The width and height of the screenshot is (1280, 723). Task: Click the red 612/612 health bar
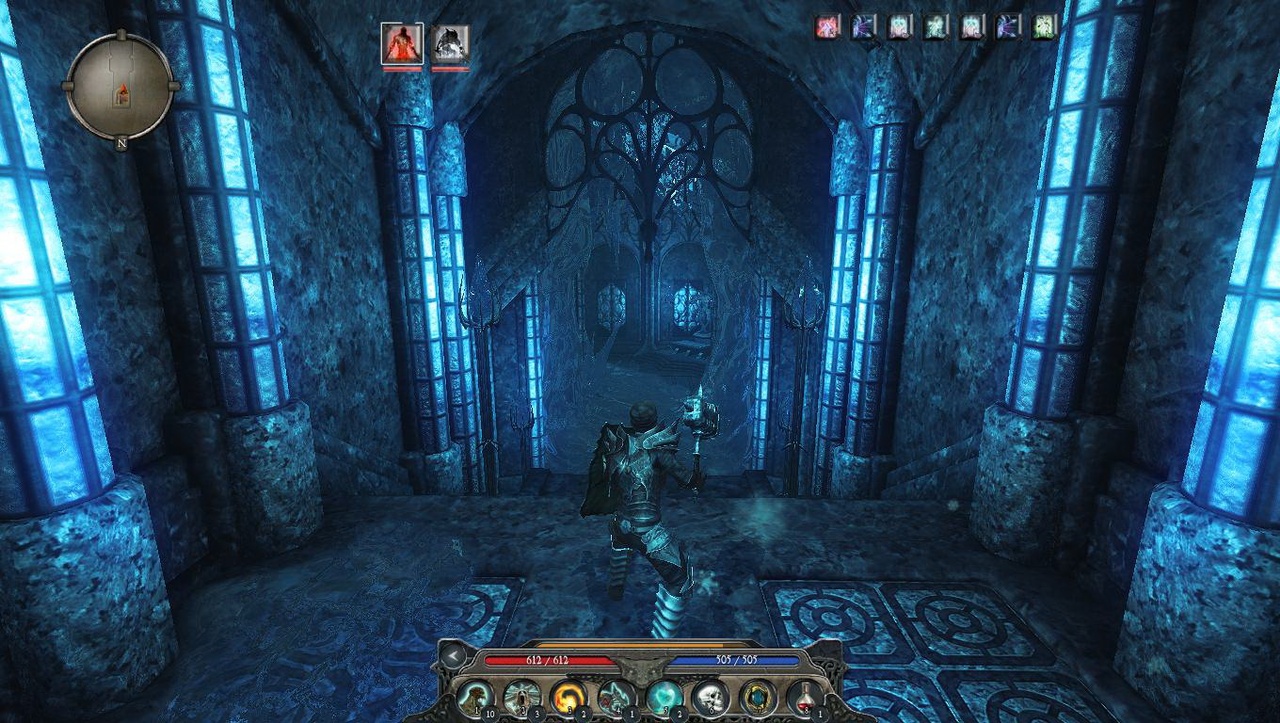548,658
